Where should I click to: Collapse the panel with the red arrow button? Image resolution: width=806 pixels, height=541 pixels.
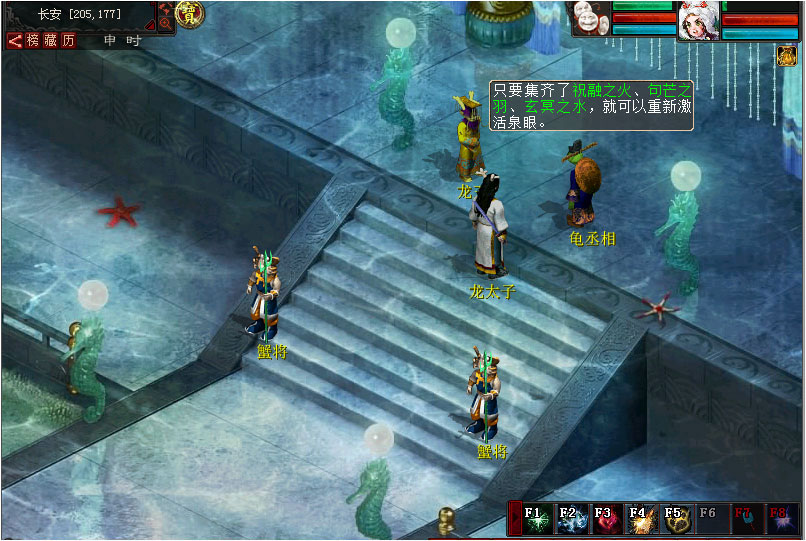15,41
